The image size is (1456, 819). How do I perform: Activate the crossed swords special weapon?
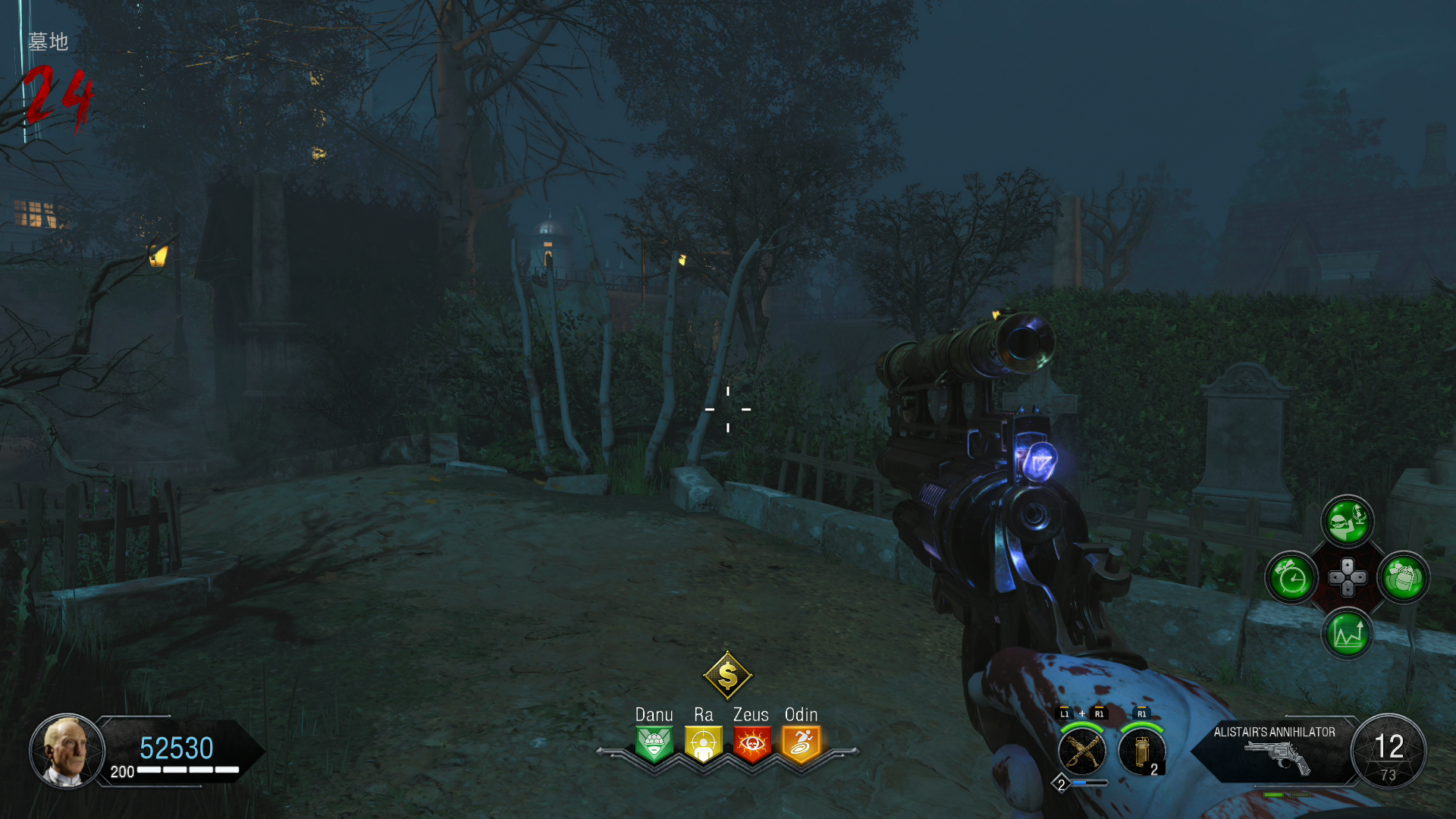tap(1082, 752)
